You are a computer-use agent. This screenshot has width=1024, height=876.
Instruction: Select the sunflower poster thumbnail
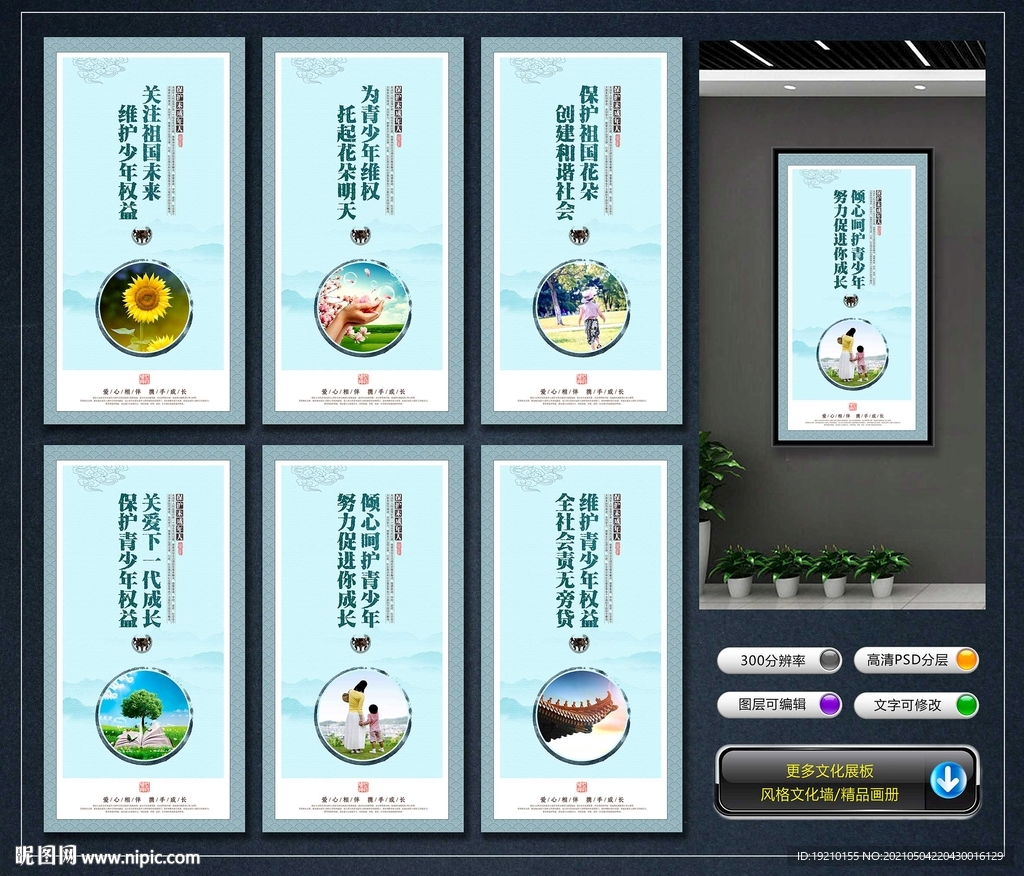pos(144,230)
